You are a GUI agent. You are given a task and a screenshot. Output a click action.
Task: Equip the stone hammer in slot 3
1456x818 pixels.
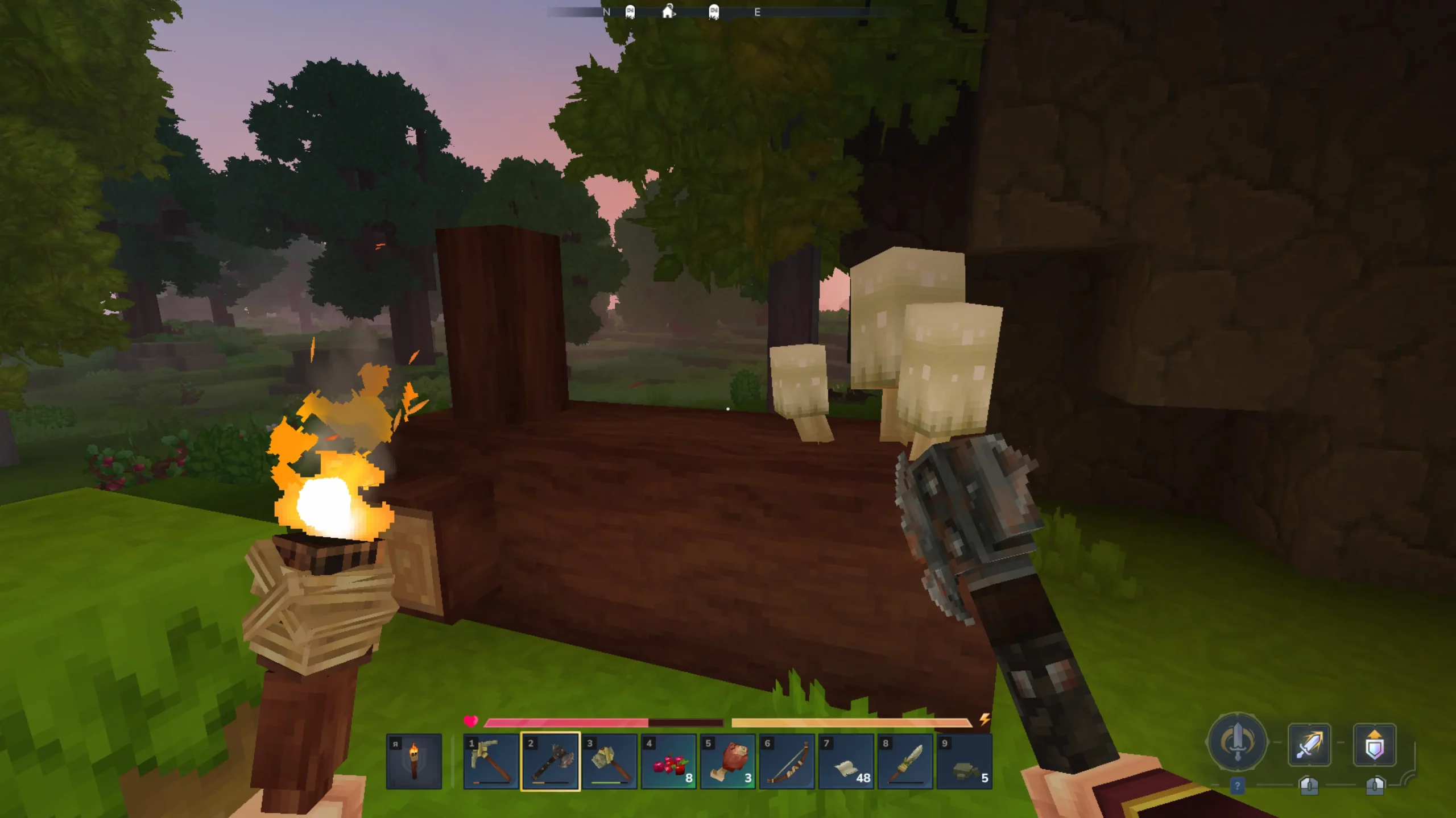coord(609,761)
